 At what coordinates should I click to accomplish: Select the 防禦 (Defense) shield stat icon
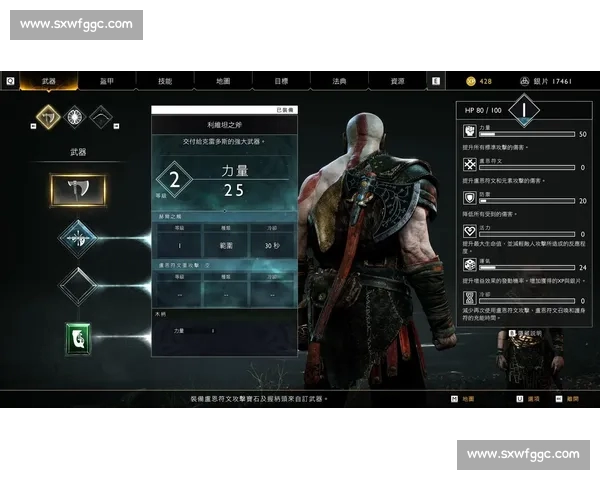tap(469, 198)
